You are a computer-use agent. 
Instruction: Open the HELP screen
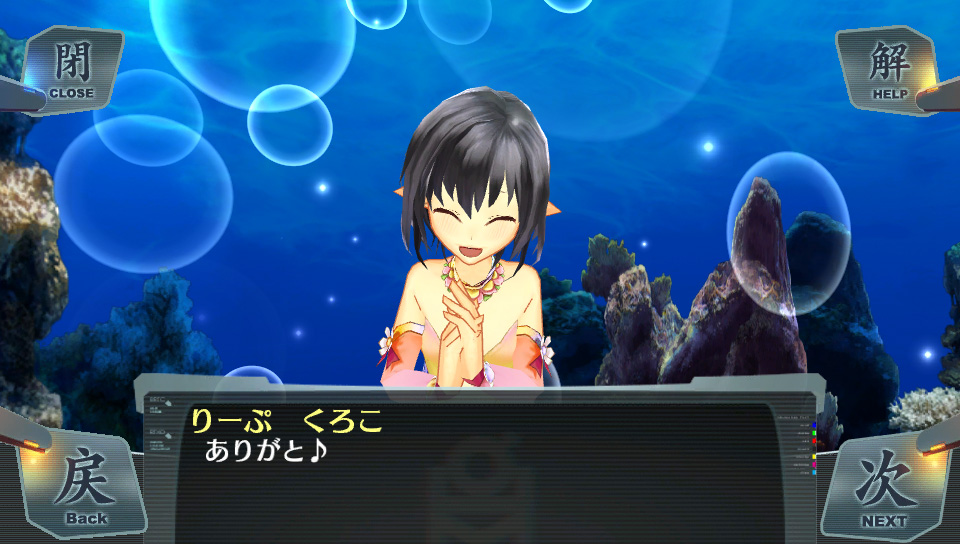(889, 69)
